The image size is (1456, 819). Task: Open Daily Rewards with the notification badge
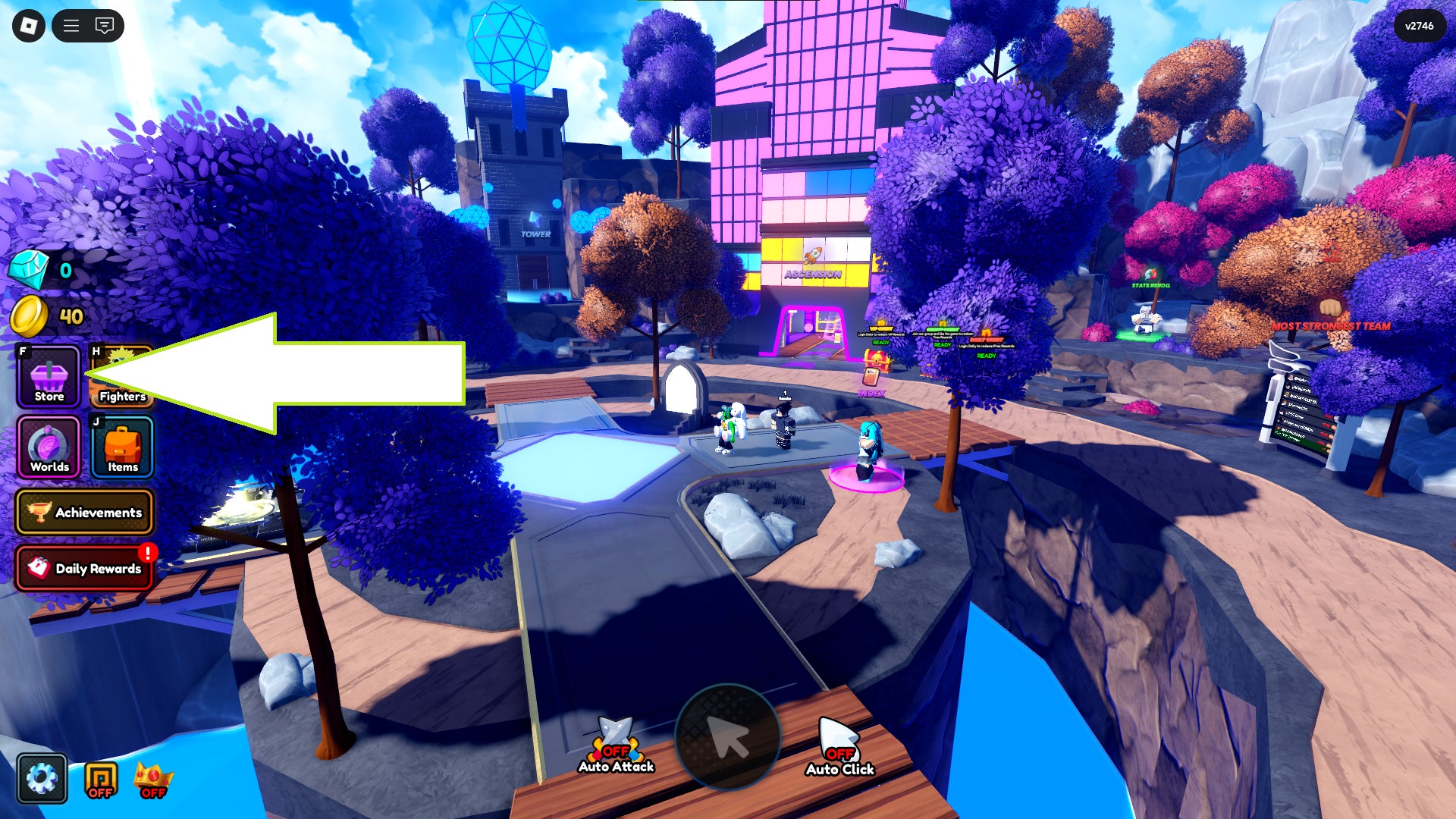click(x=85, y=569)
